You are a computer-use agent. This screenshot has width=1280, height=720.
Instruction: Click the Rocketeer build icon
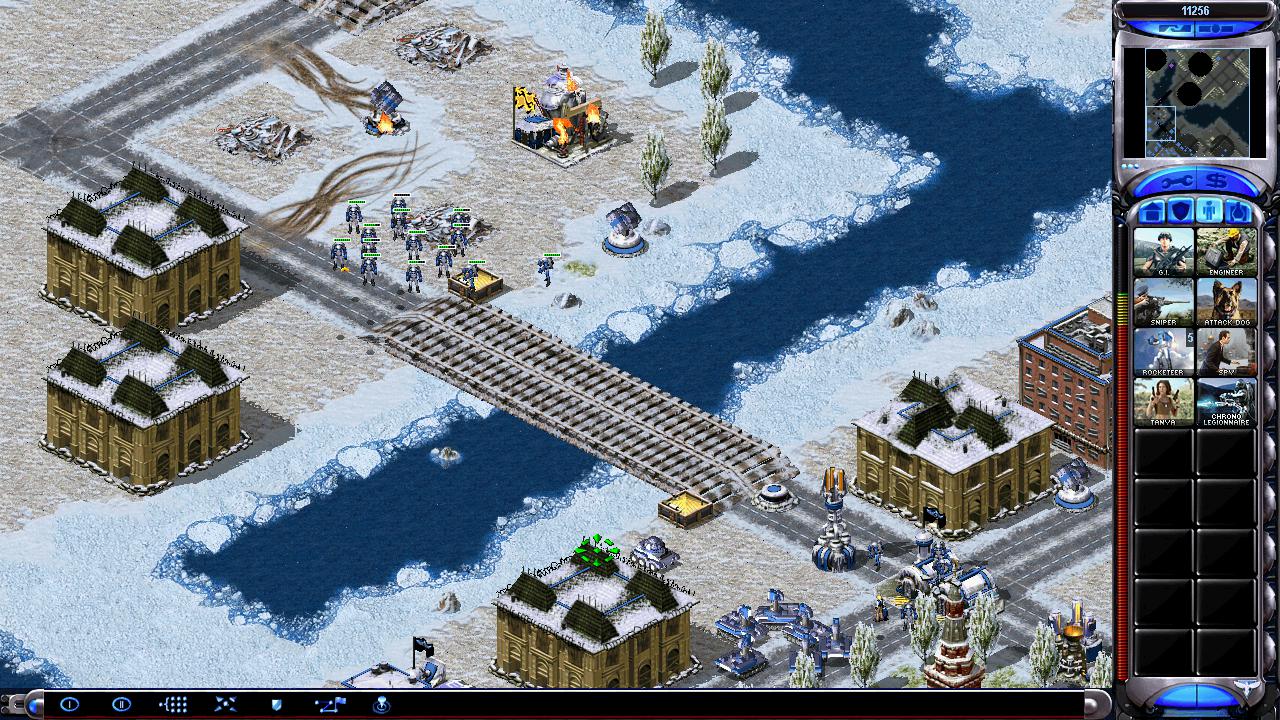1163,352
